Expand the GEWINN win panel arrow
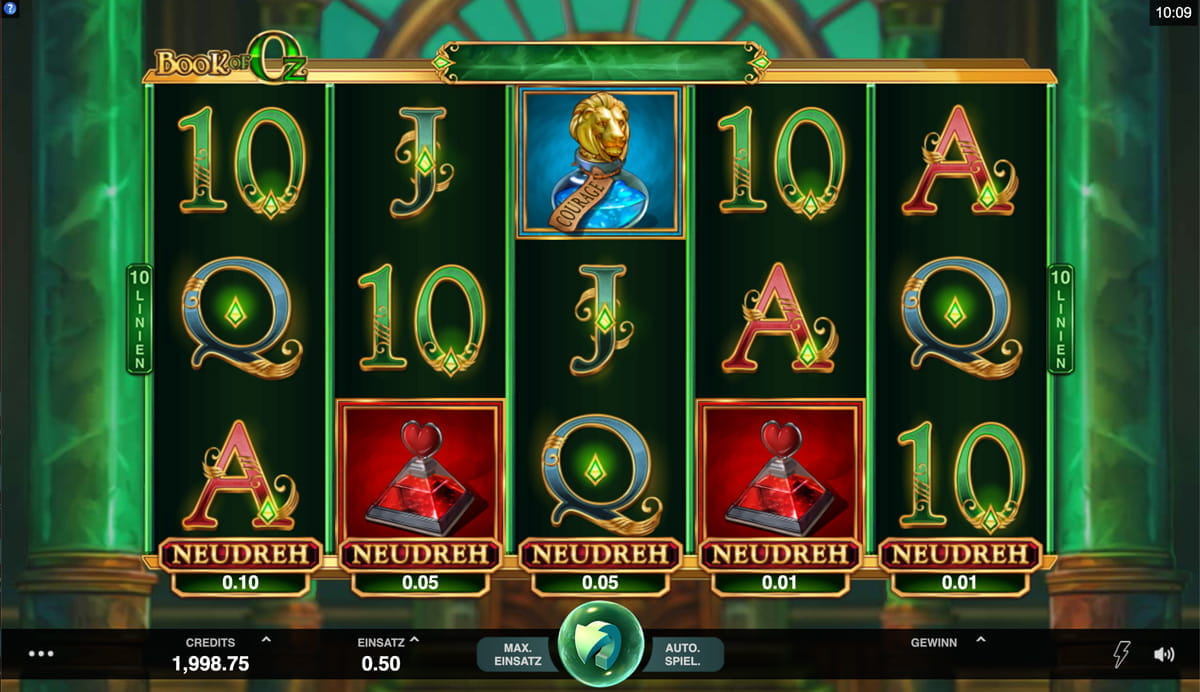The width and height of the screenshot is (1200, 692). pos(980,640)
